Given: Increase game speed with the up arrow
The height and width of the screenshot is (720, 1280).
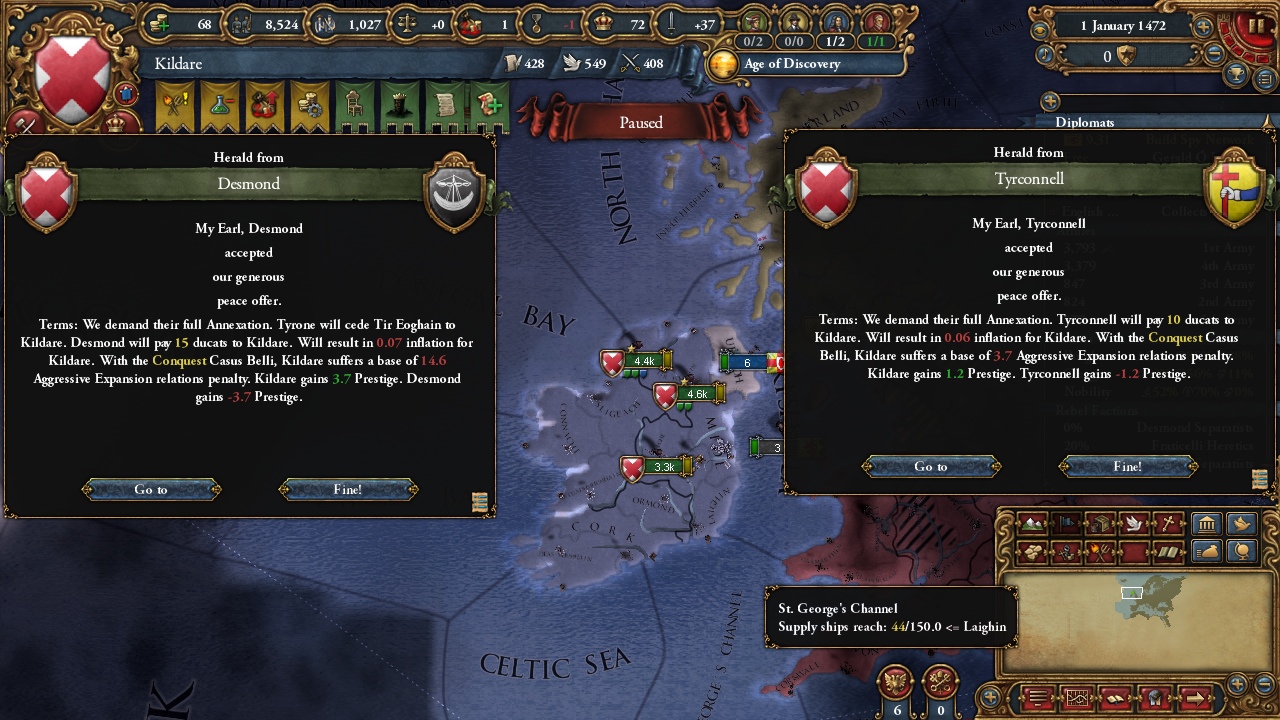Looking at the screenshot, I should [x=1205, y=26].
